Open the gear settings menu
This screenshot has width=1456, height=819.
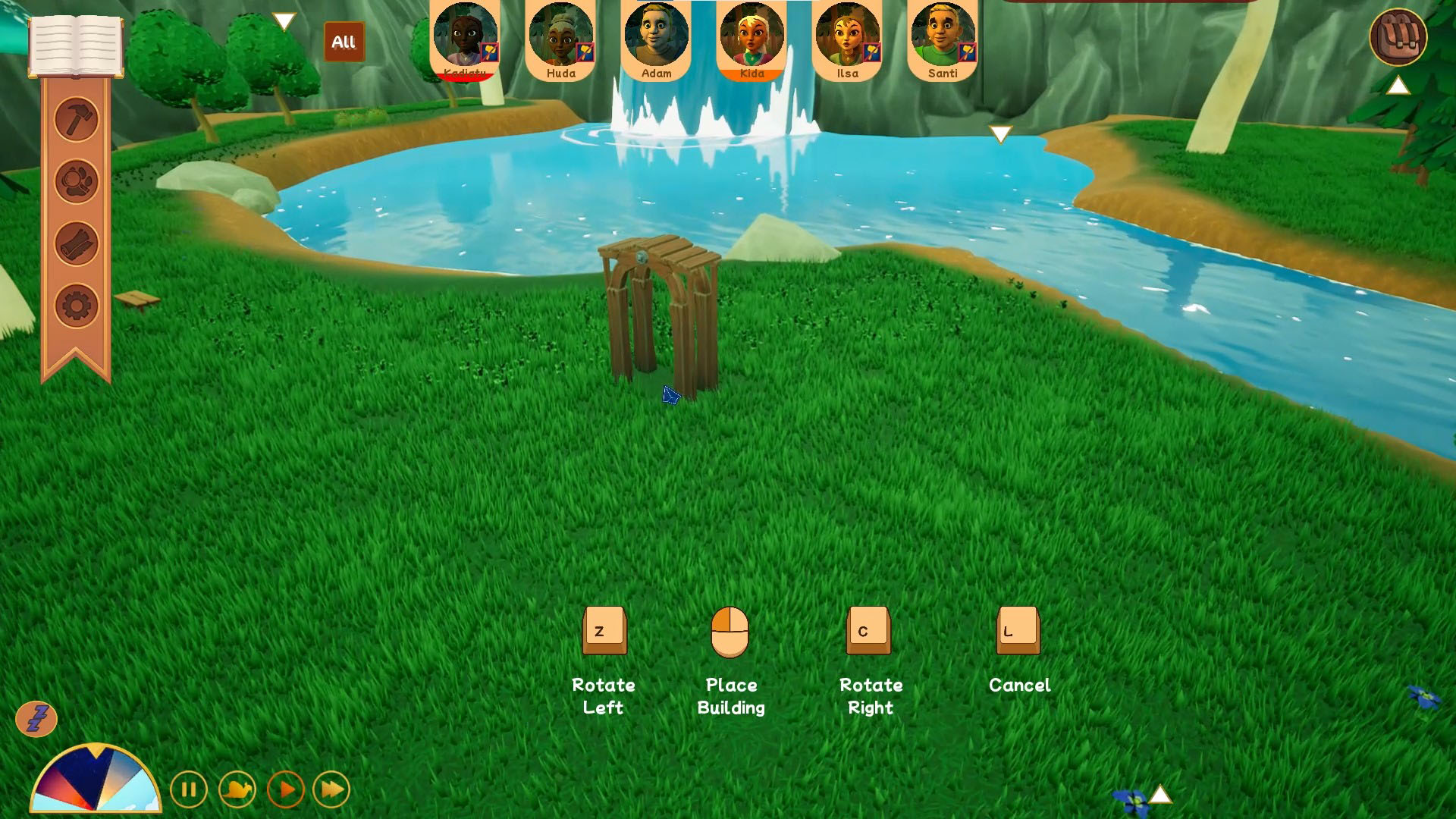tap(77, 306)
